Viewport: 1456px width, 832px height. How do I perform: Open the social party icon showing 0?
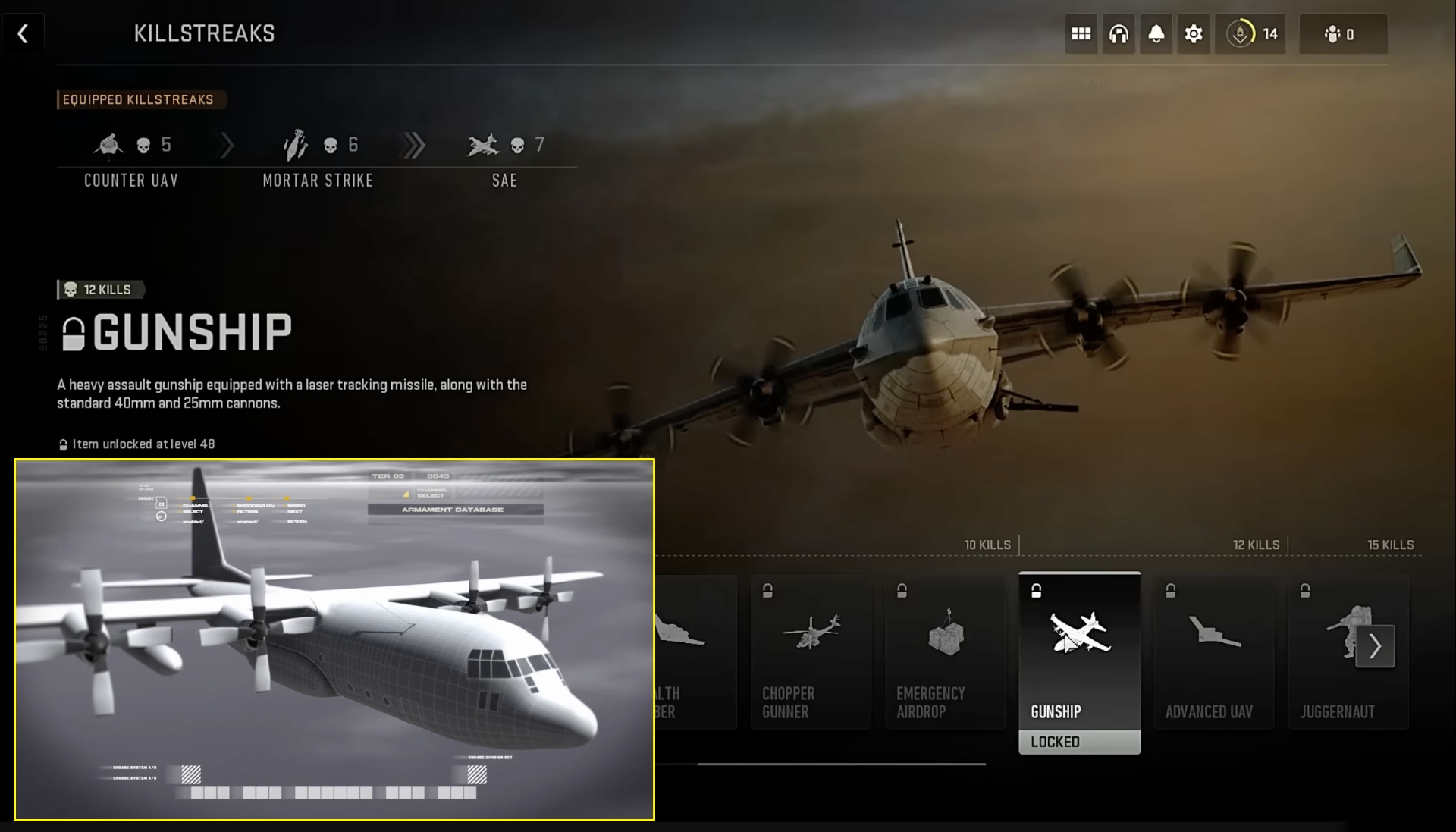(1343, 33)
